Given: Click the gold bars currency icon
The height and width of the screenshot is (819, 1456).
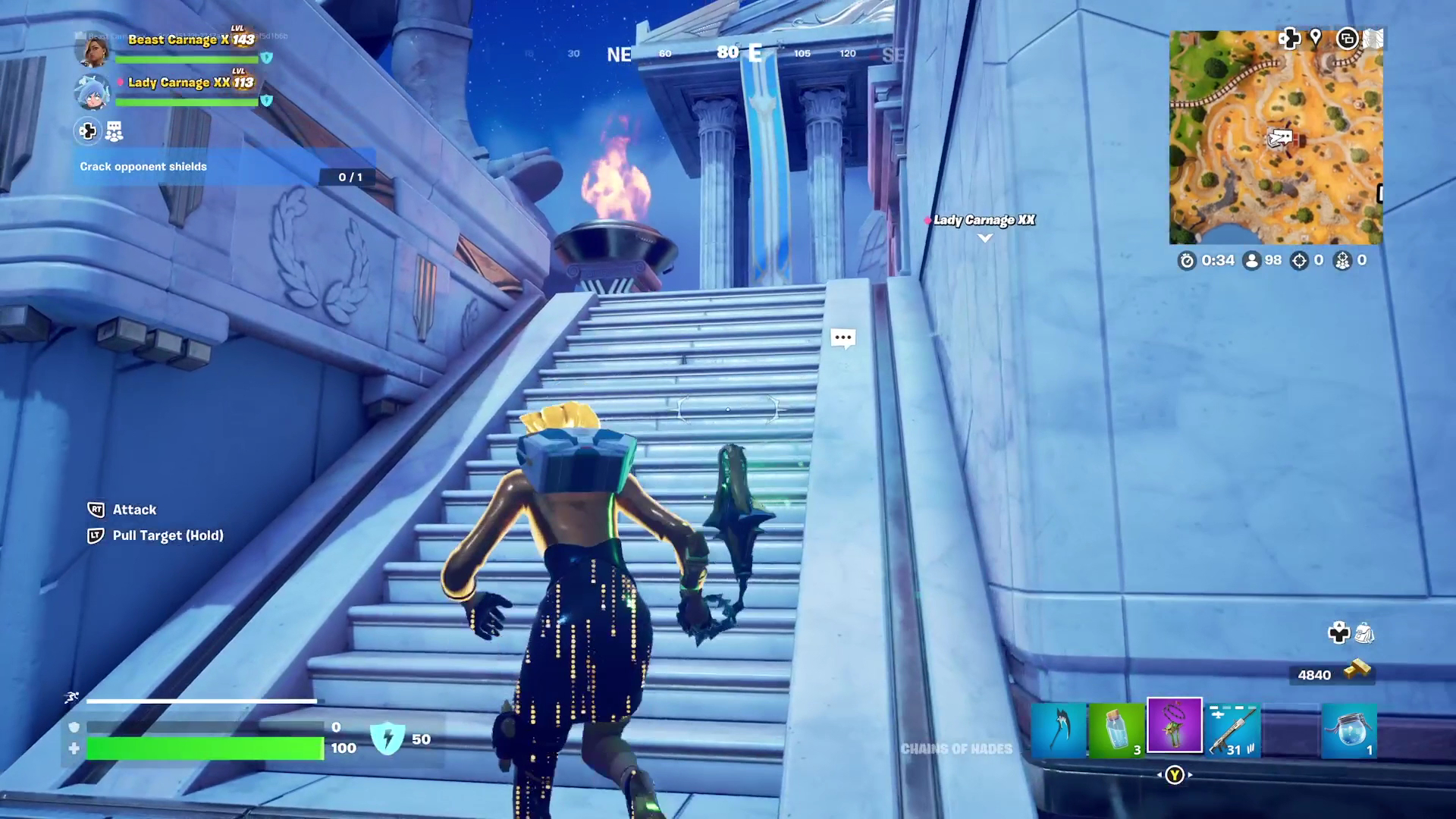Looking at the screenshot, I should tap(1357, 669).
